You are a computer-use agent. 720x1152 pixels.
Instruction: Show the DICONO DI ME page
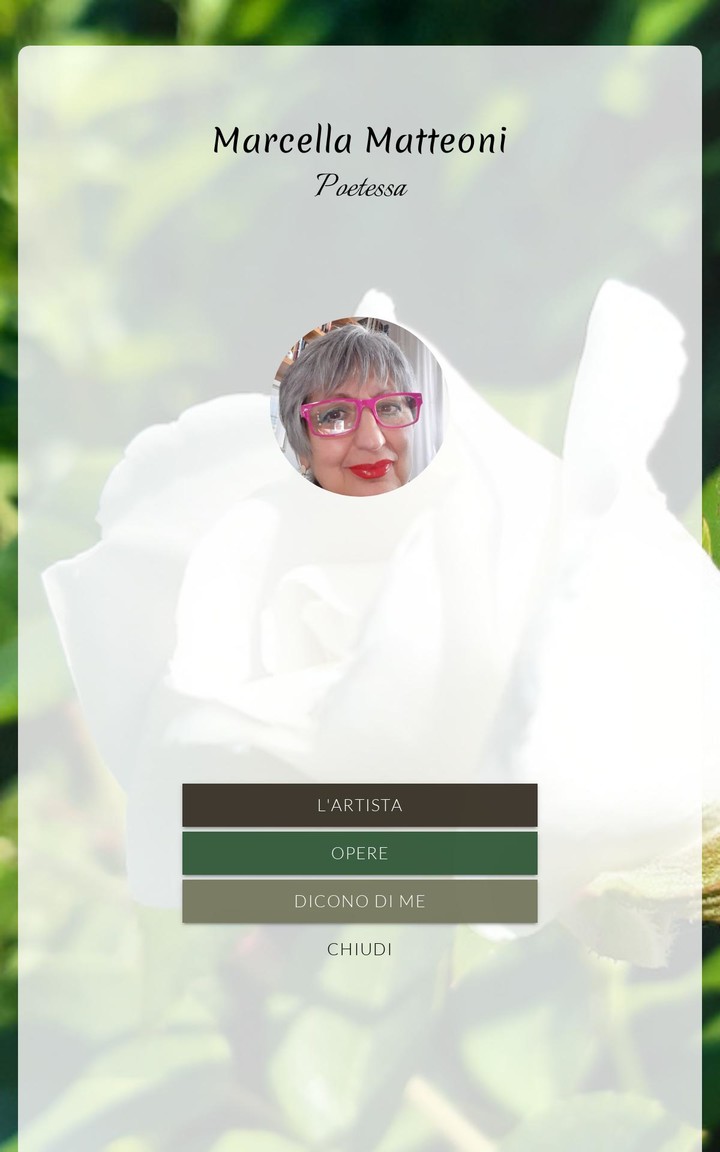pos(359,901)
